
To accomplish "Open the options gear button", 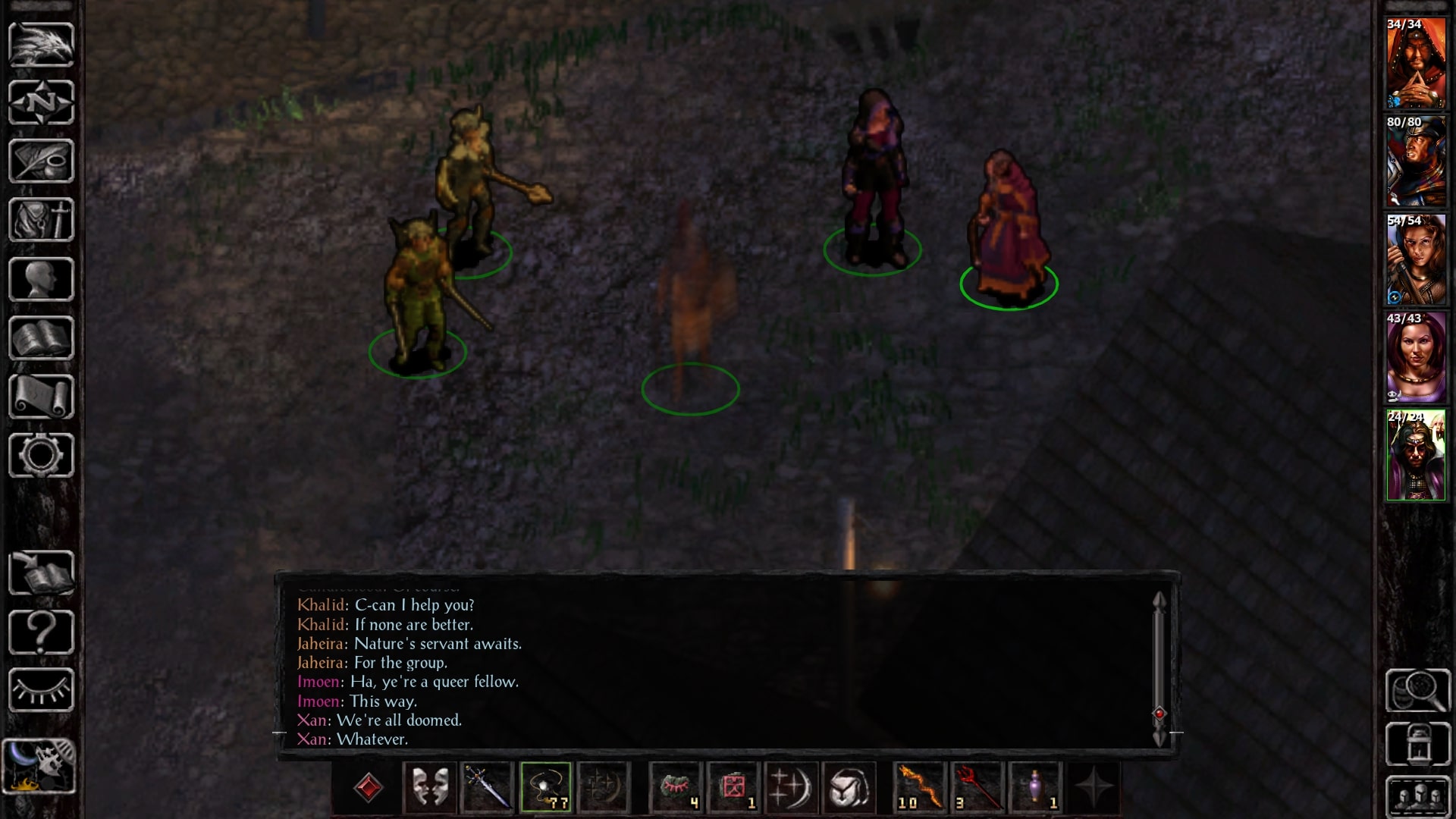I will tap(41, 456).
